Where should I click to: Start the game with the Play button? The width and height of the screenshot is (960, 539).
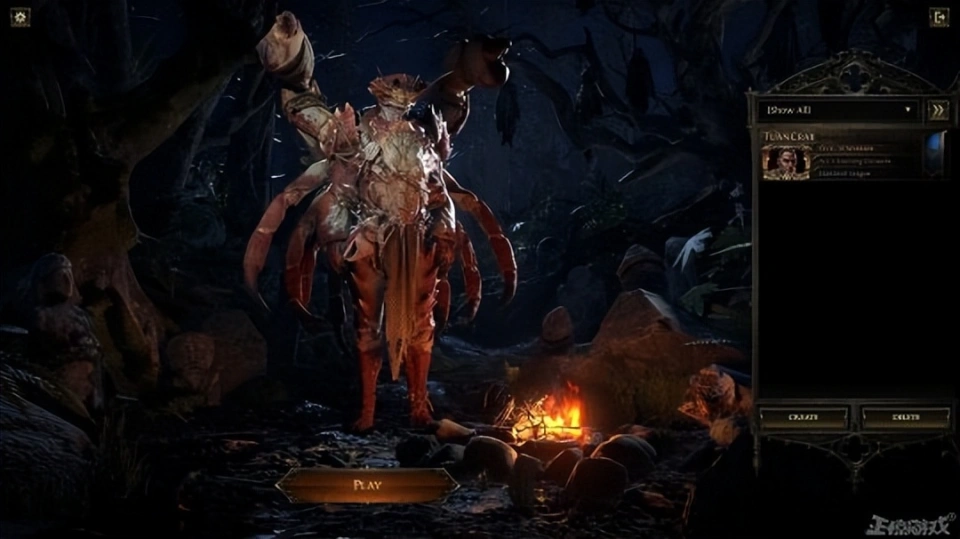tap(367, 485)
